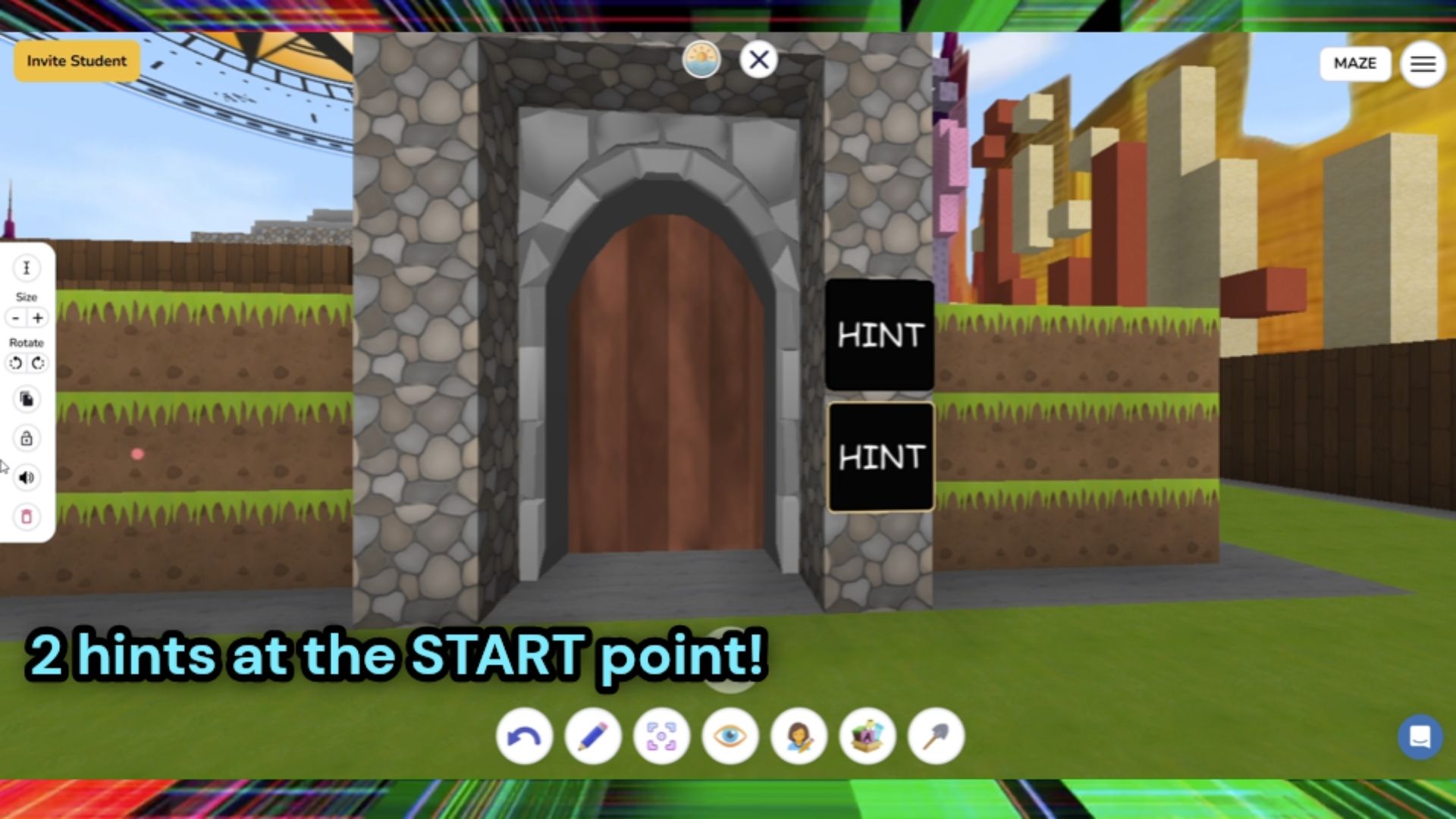Click the MAZE label button
The width and height of the screenshot is (1456, 819).
point(1355,64)
